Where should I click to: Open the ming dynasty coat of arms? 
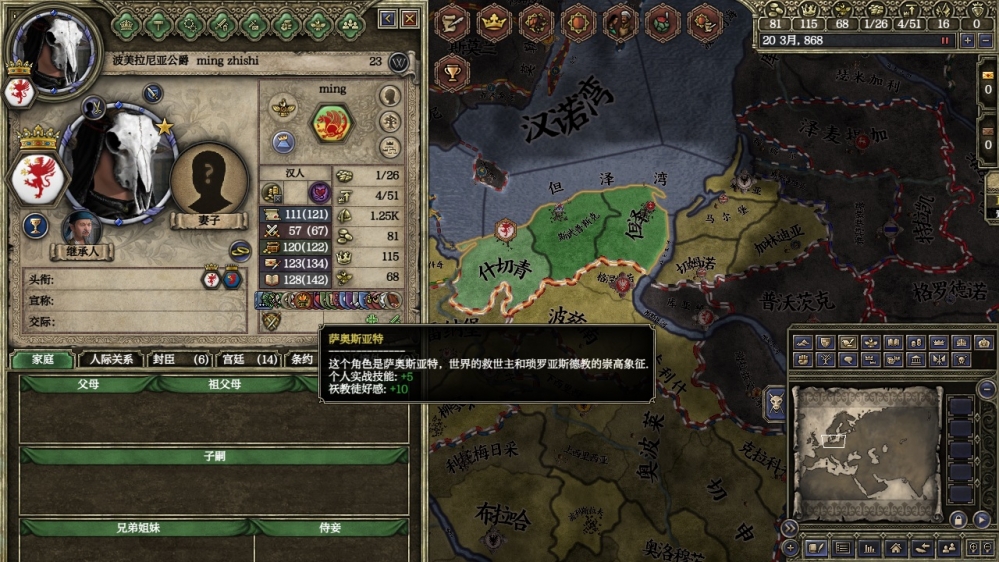(x=332, y=123)
